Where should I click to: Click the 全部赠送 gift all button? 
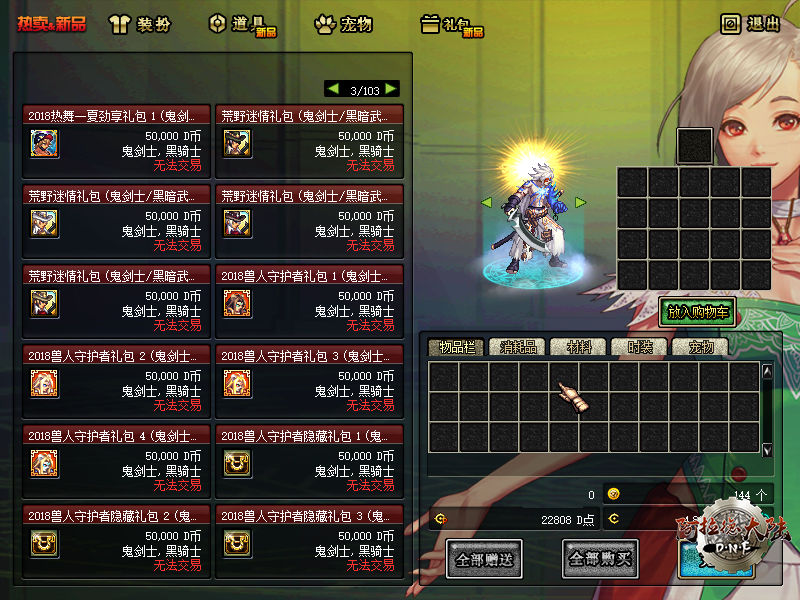485,558
